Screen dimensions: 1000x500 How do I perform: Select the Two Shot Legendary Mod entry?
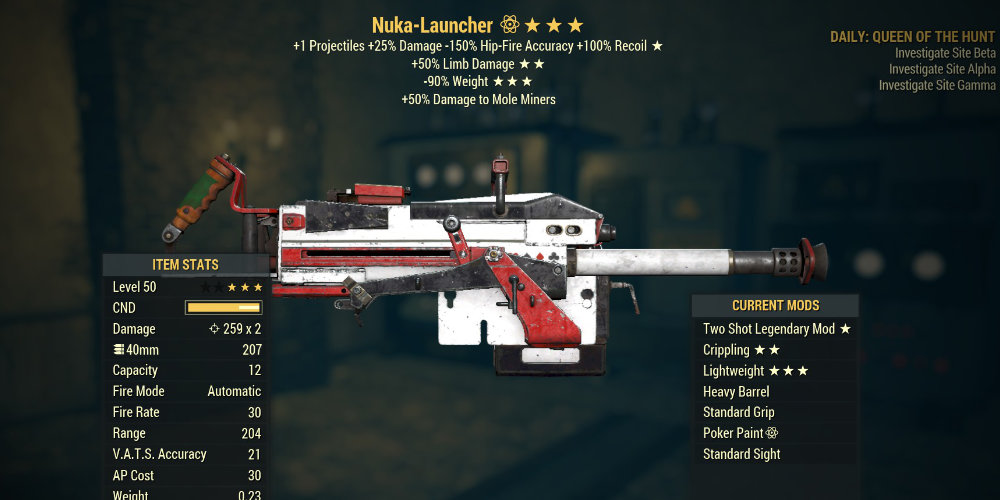click(x=776, y=329)
